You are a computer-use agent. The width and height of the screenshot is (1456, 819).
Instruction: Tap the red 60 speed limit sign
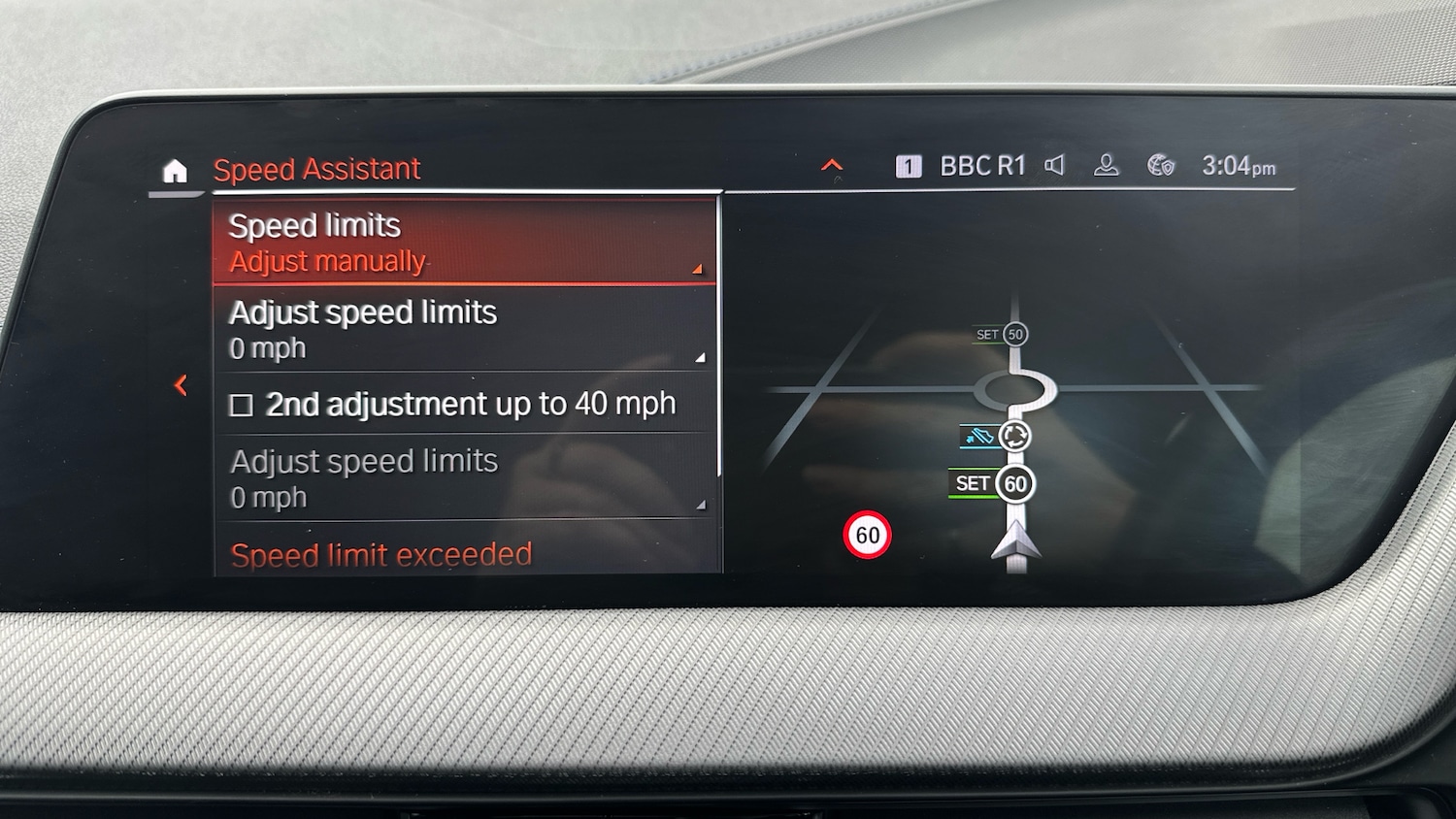[x=869, y=534]
